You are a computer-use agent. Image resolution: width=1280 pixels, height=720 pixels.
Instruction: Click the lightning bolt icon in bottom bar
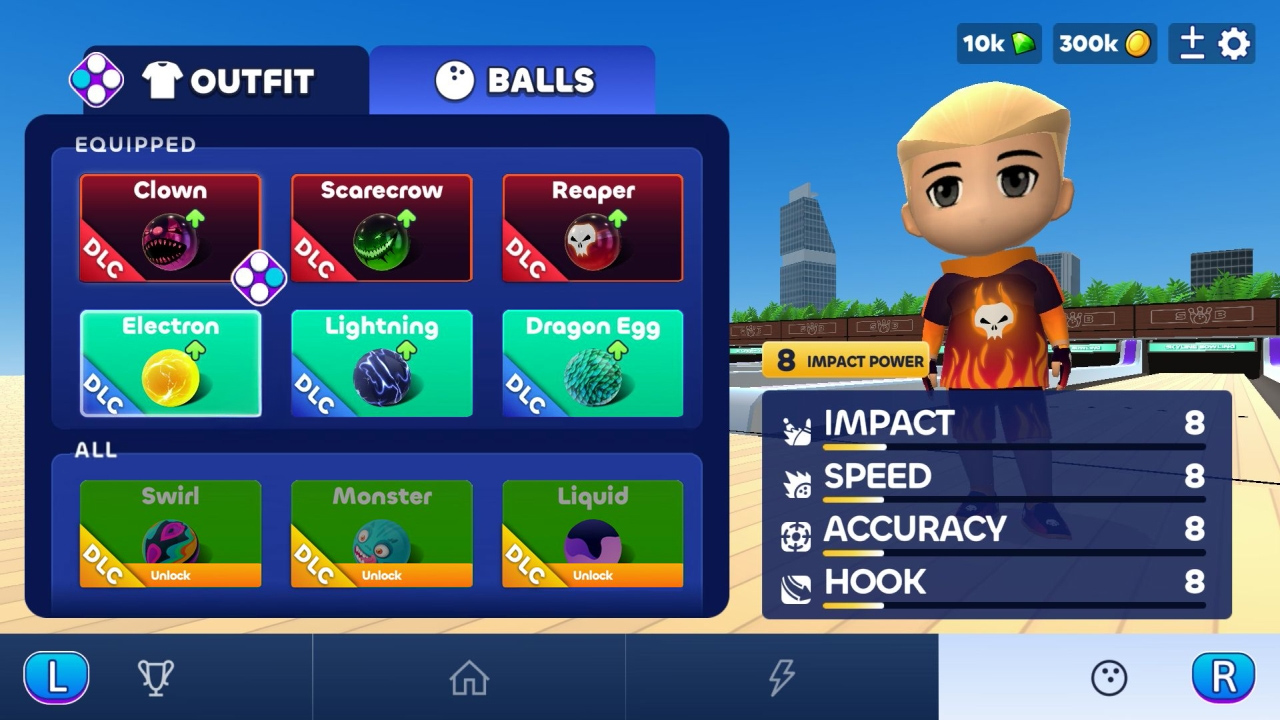point(781,676)
